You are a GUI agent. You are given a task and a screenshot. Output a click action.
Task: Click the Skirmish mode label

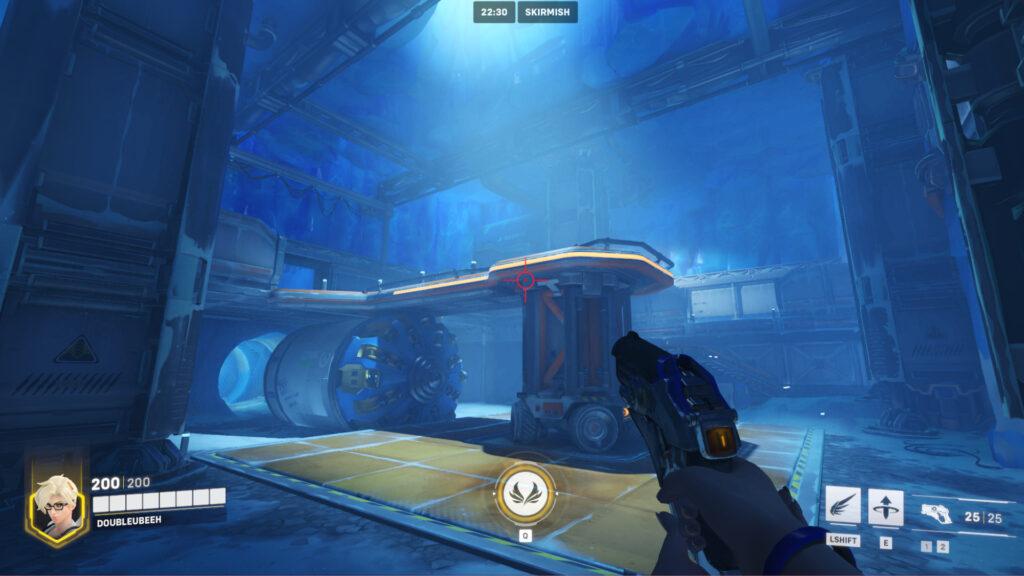click(x=547, y=12)
